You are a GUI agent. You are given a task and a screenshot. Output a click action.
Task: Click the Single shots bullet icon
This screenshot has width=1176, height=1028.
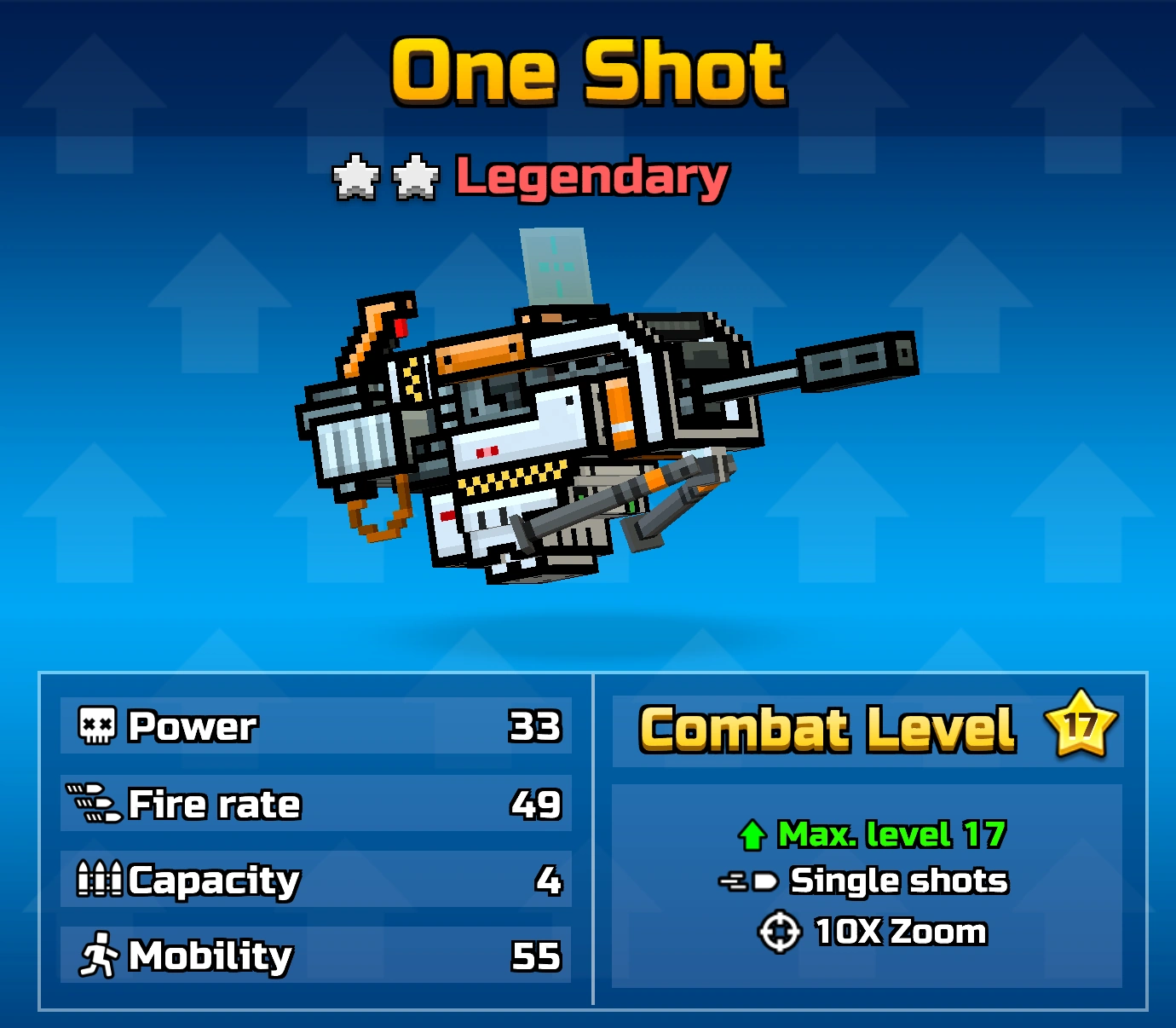pos(750,881)
